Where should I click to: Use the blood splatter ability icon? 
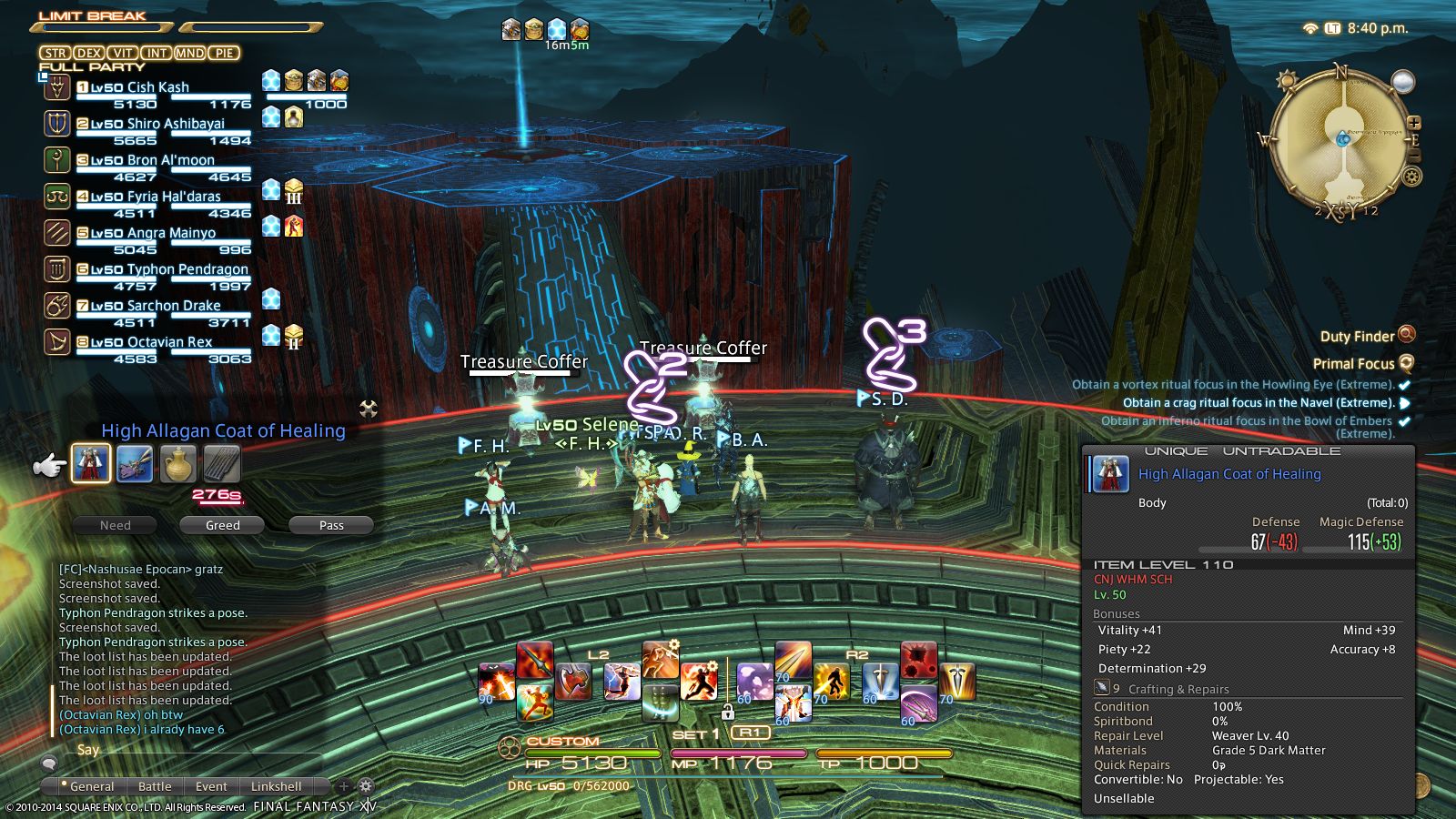point(918,659)
